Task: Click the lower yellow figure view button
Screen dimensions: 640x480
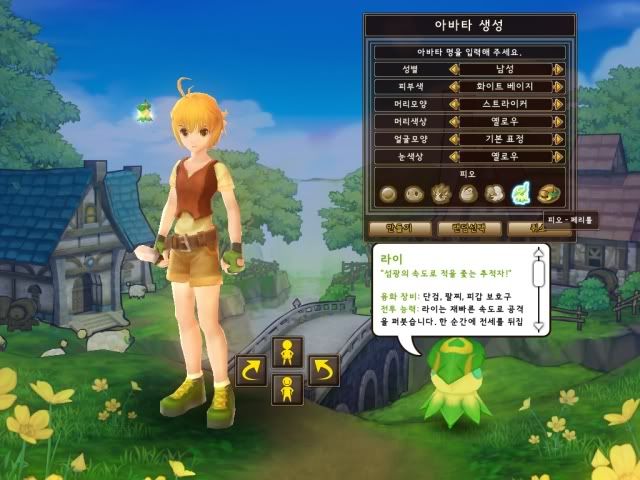Action: tap(286, 388)
